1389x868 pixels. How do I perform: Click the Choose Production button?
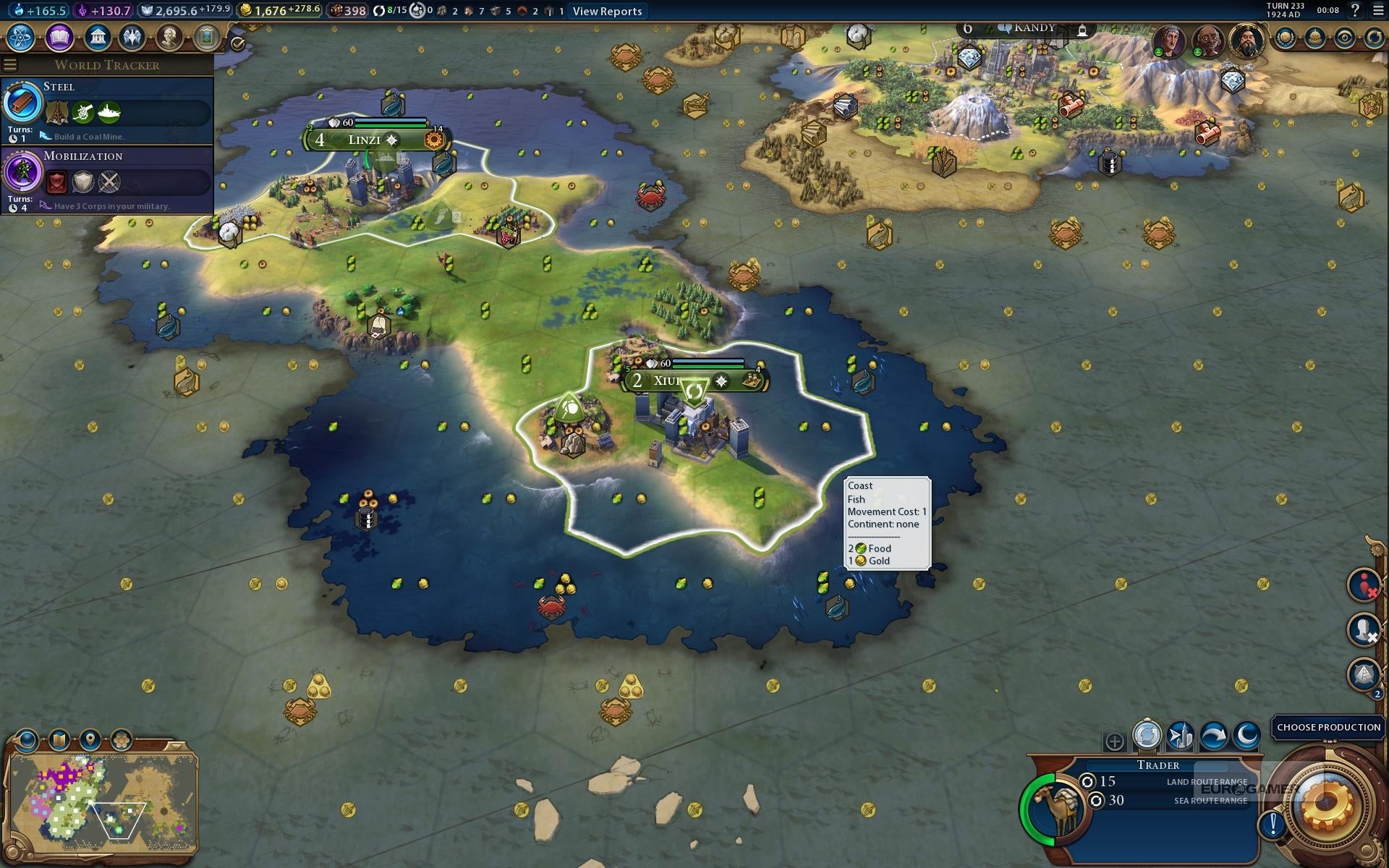coord(1328,727)
